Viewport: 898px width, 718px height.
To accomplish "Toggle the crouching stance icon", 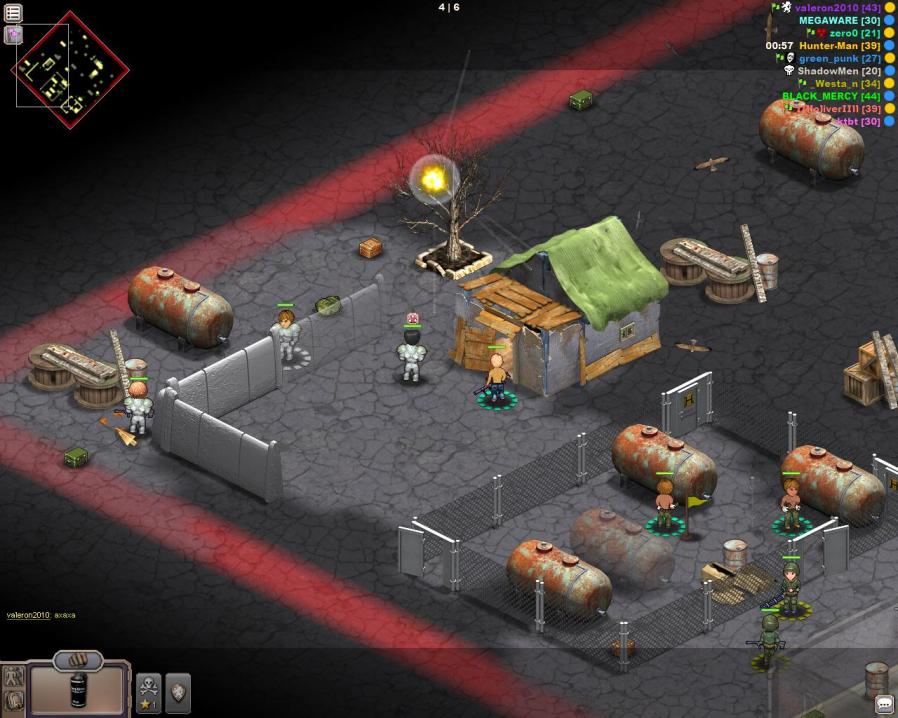I will point(13,702).
